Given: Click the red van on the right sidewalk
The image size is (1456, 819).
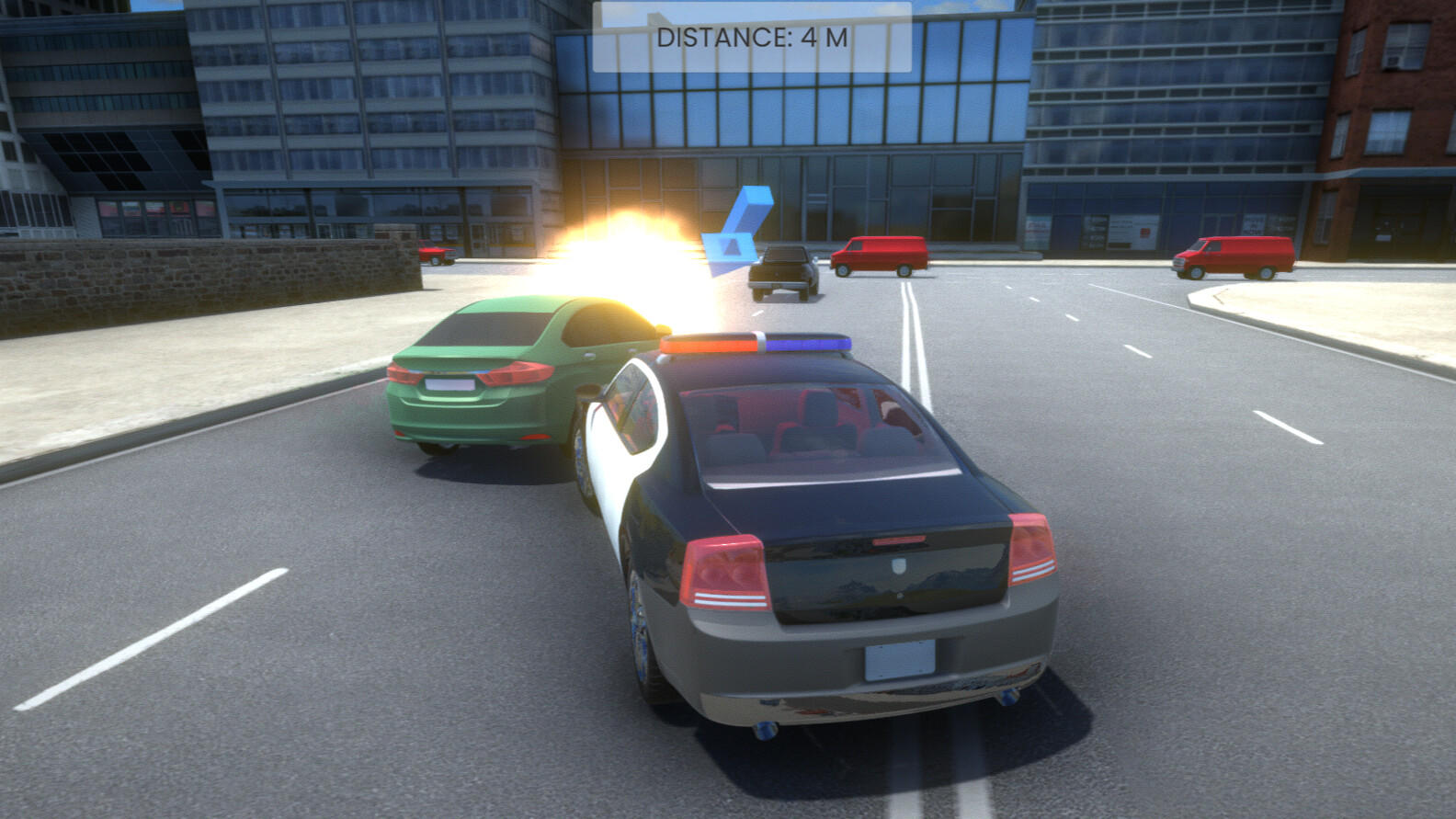Looking at the screenshot, I should pos(1232,257).
